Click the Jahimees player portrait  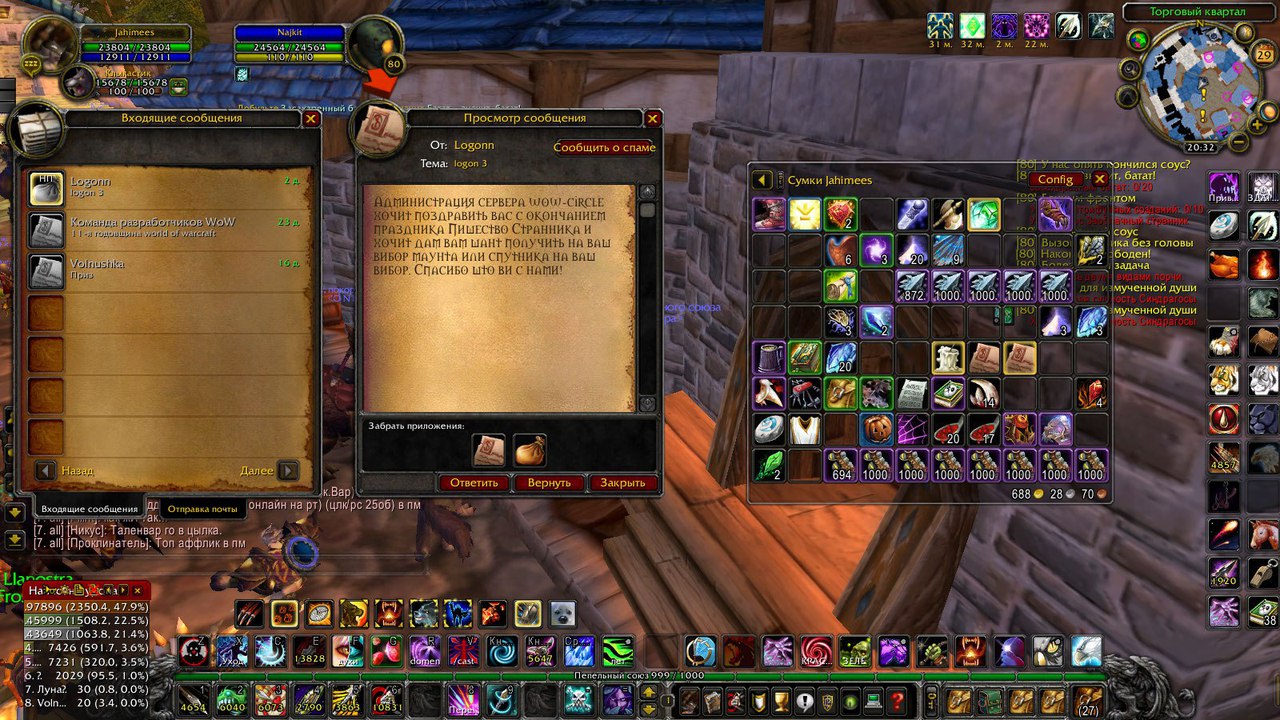click(x=50, y=46)
